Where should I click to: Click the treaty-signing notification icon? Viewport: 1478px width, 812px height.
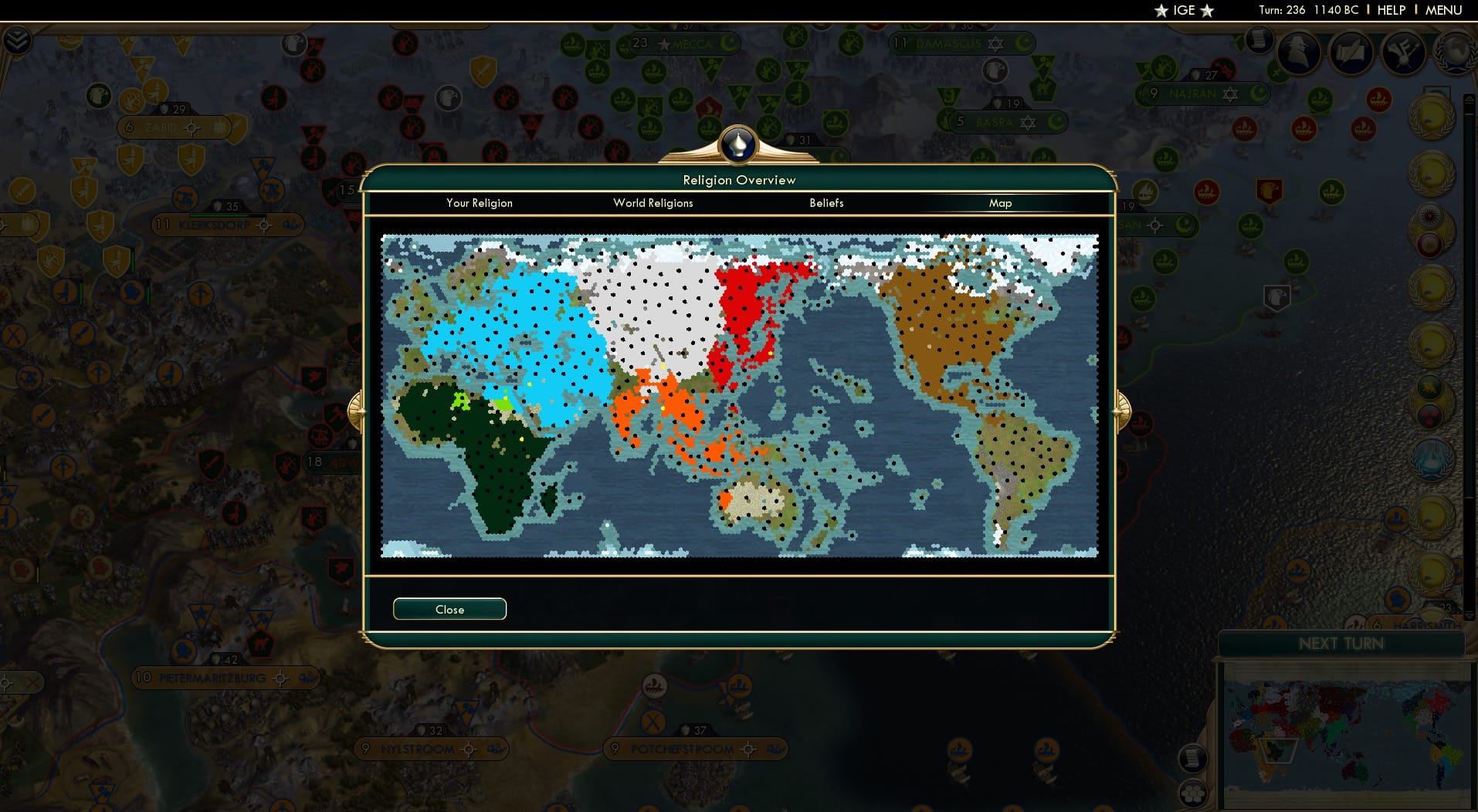point(1353,54)
